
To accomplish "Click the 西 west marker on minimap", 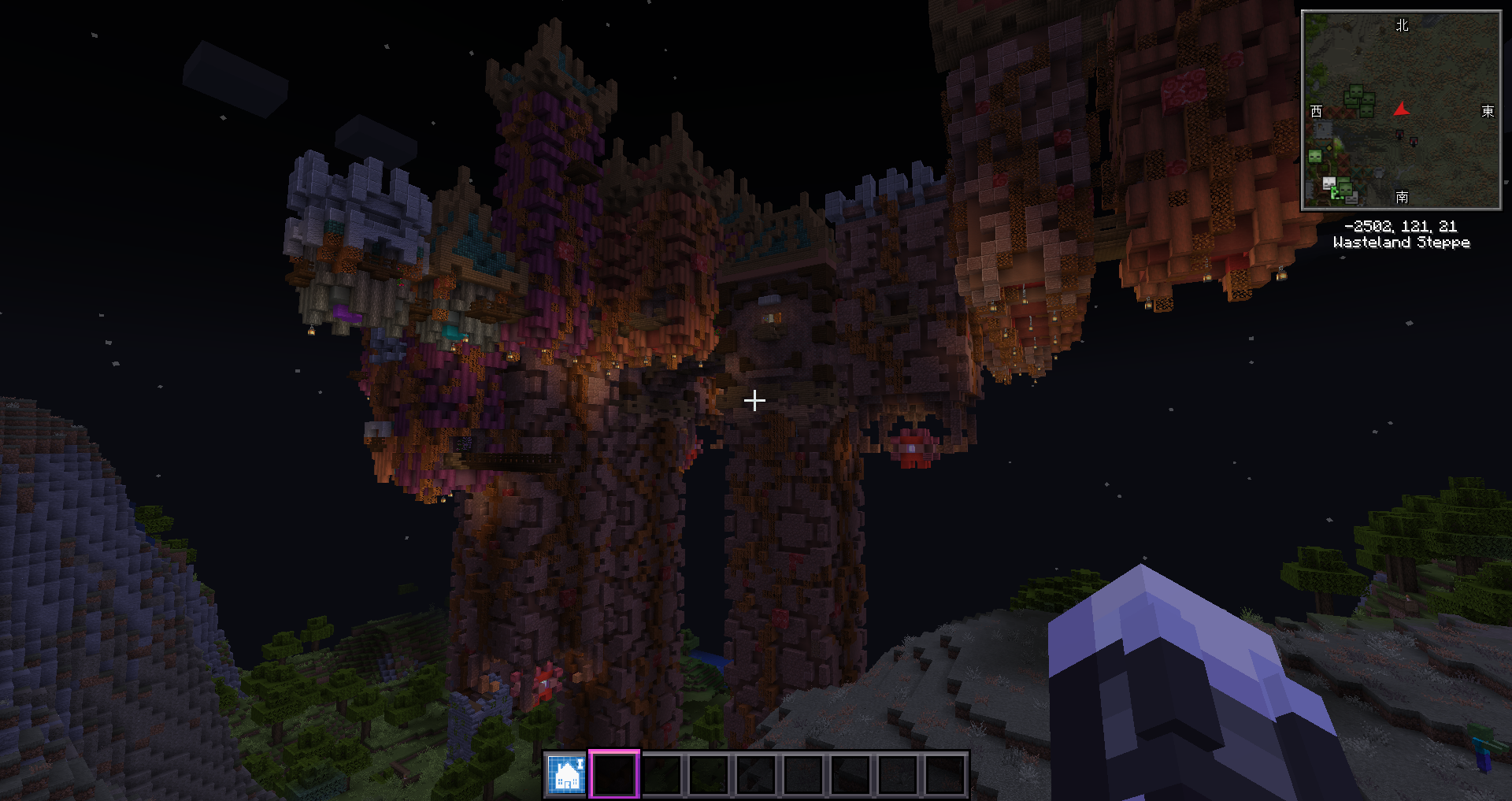I will click(1316, 111).
